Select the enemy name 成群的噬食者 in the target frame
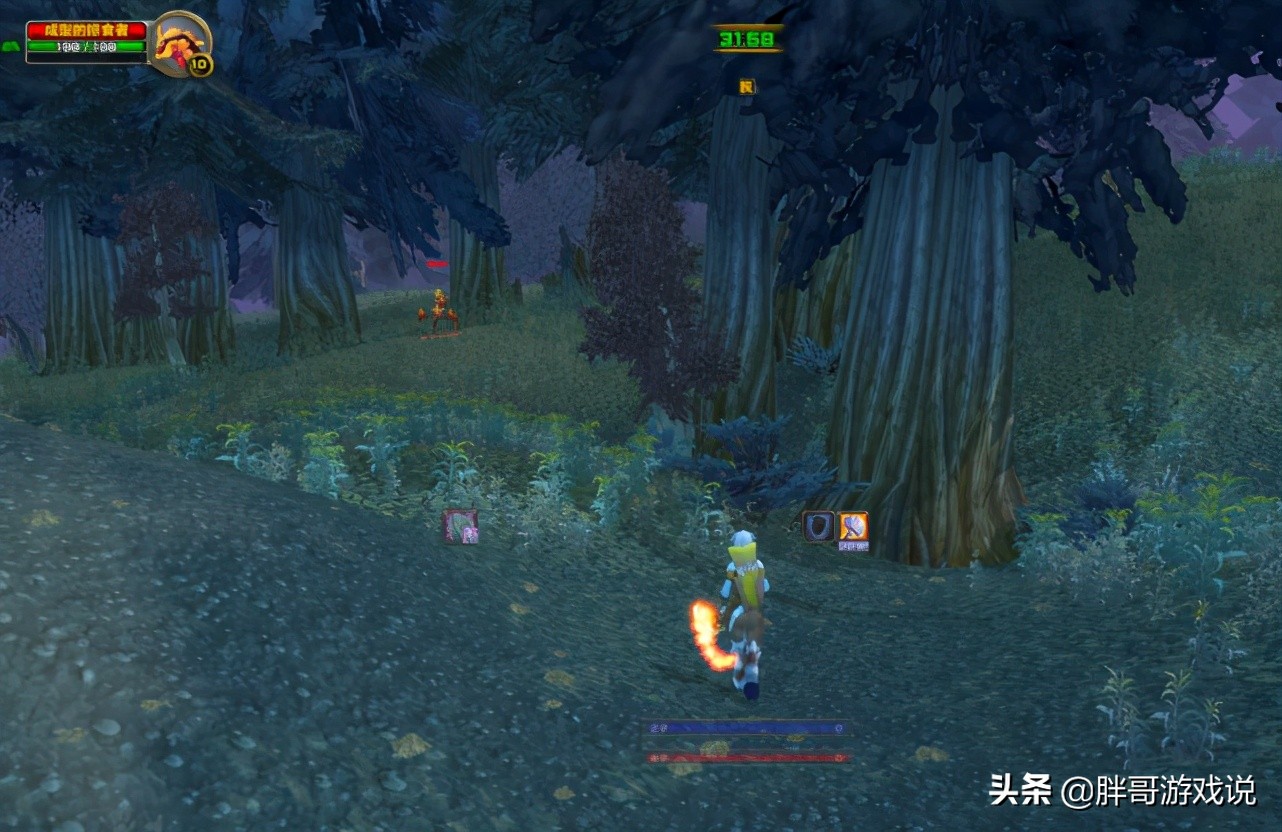 (x=86, y=30)
